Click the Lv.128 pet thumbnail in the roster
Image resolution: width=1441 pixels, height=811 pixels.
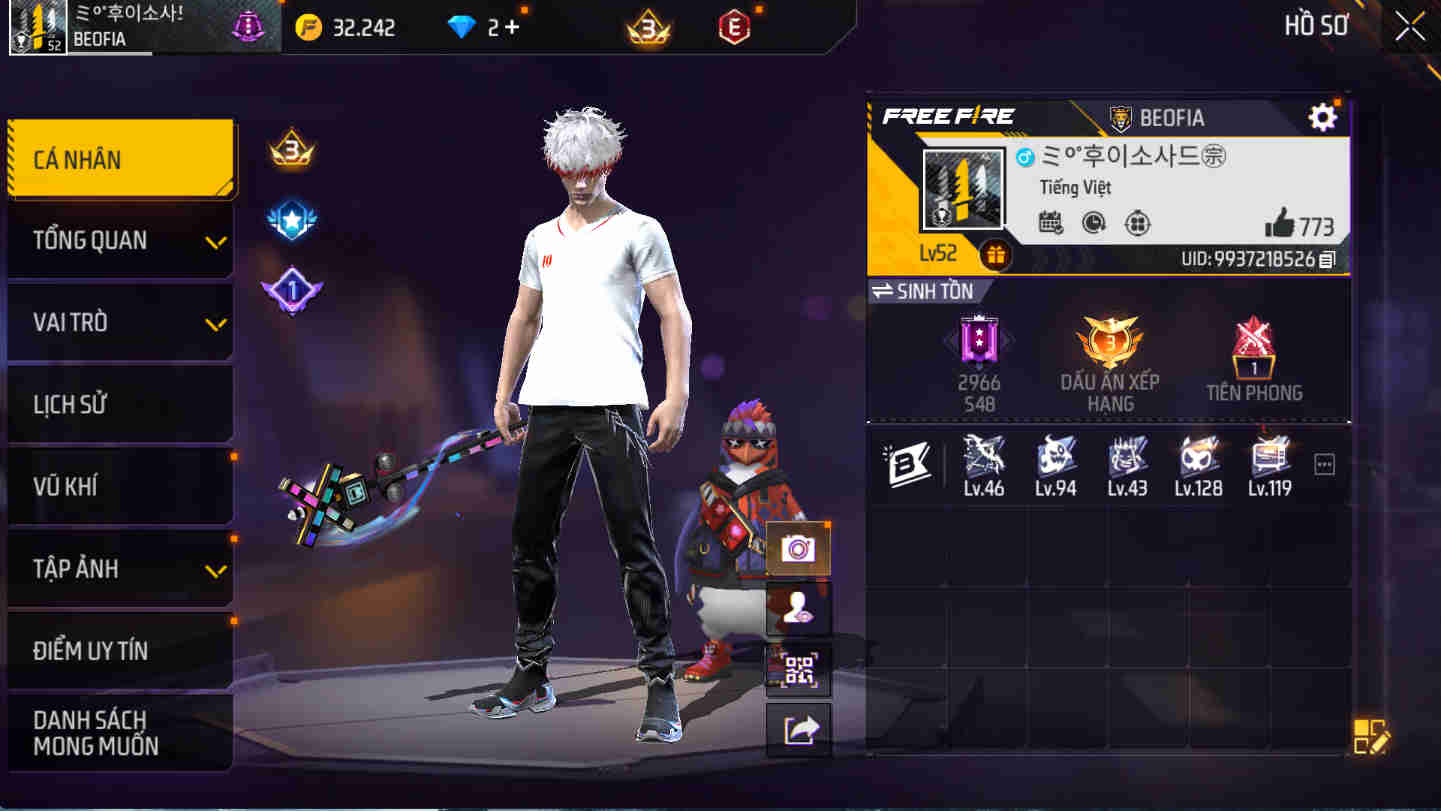(x=1197, y=460)
